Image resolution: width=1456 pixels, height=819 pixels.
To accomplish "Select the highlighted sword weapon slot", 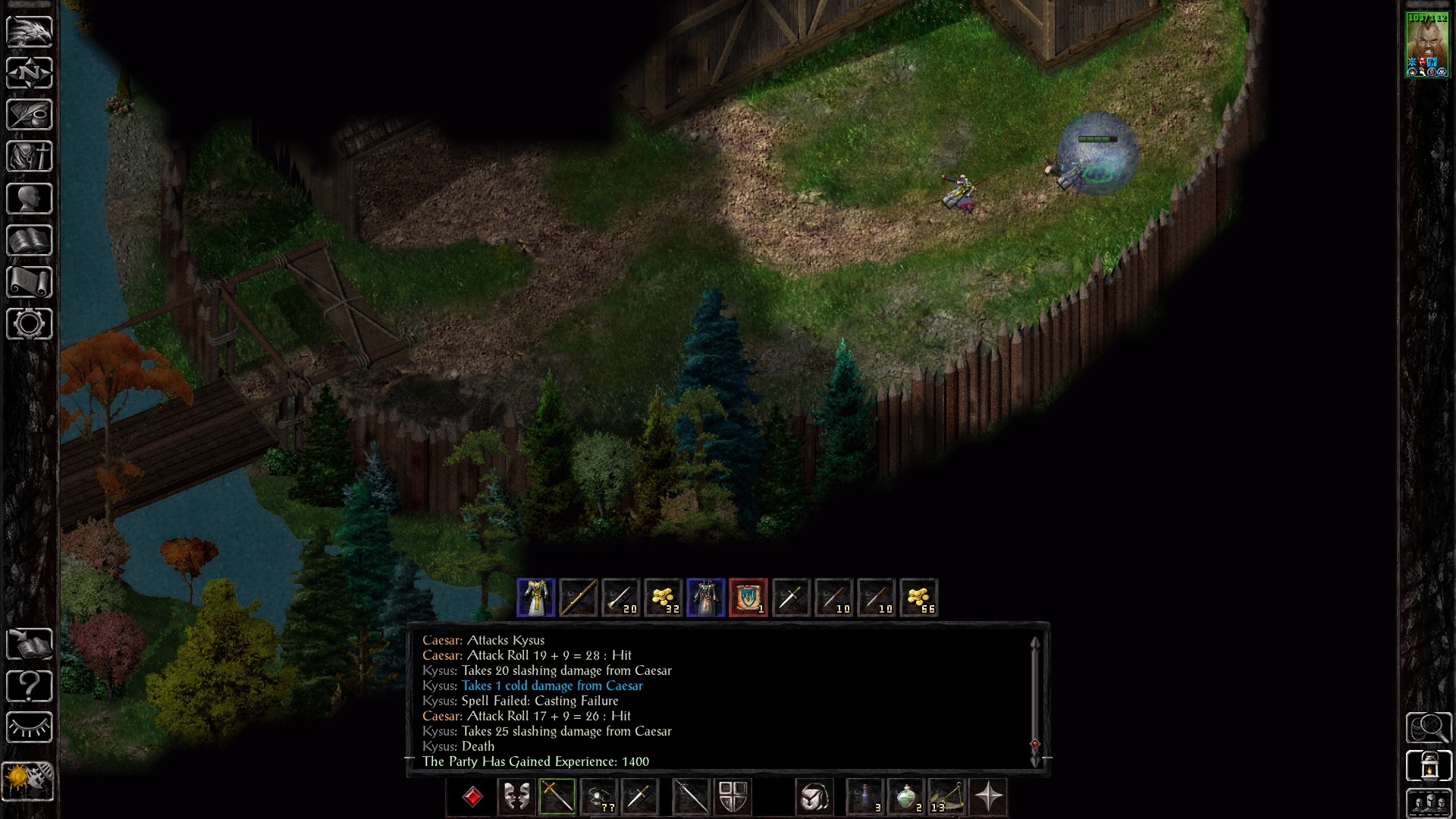I will pos(557,797).
